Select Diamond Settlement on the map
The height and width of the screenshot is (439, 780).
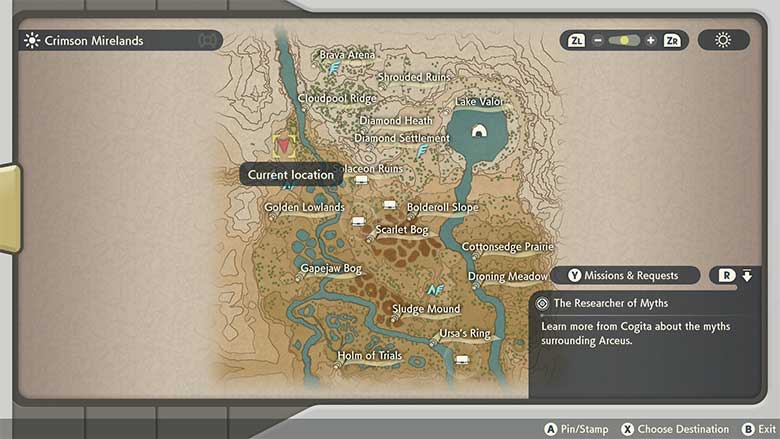click(x=402, y=138)
